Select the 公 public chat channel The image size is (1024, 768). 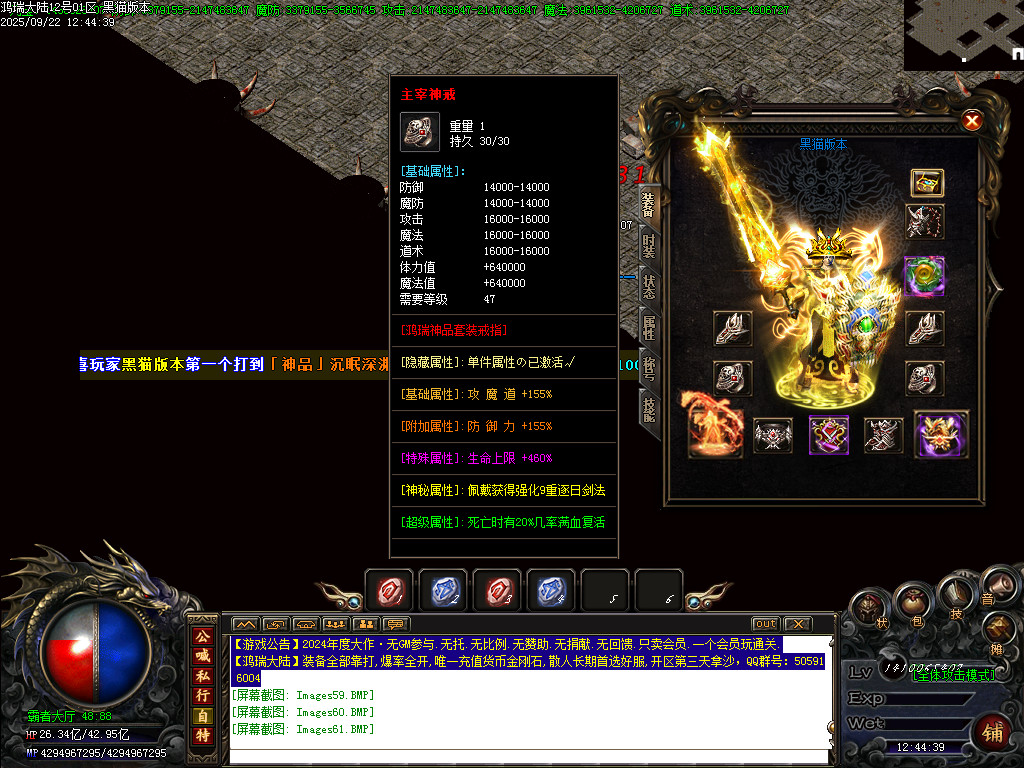point(203,636)
